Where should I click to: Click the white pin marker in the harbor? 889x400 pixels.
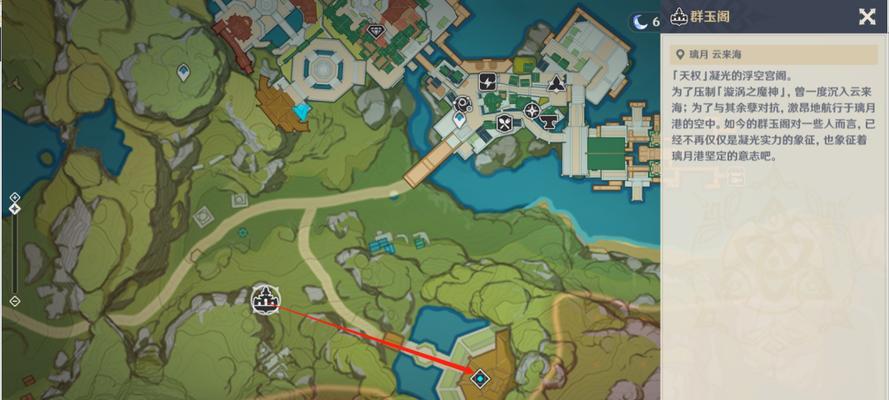[459, 119]
